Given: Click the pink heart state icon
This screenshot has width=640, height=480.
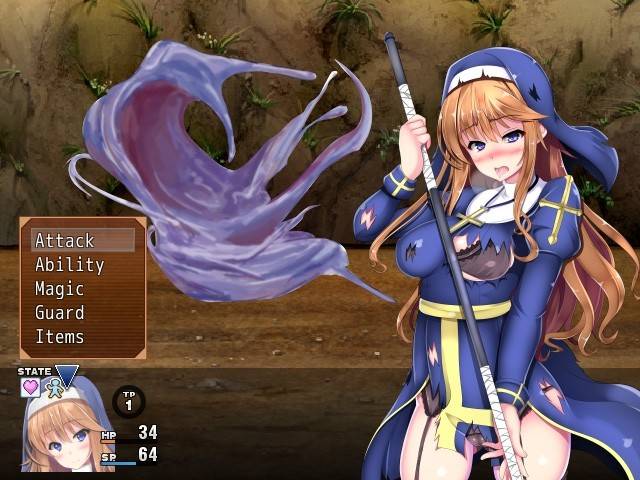Looking at the screenshot, I should [31, 387].
